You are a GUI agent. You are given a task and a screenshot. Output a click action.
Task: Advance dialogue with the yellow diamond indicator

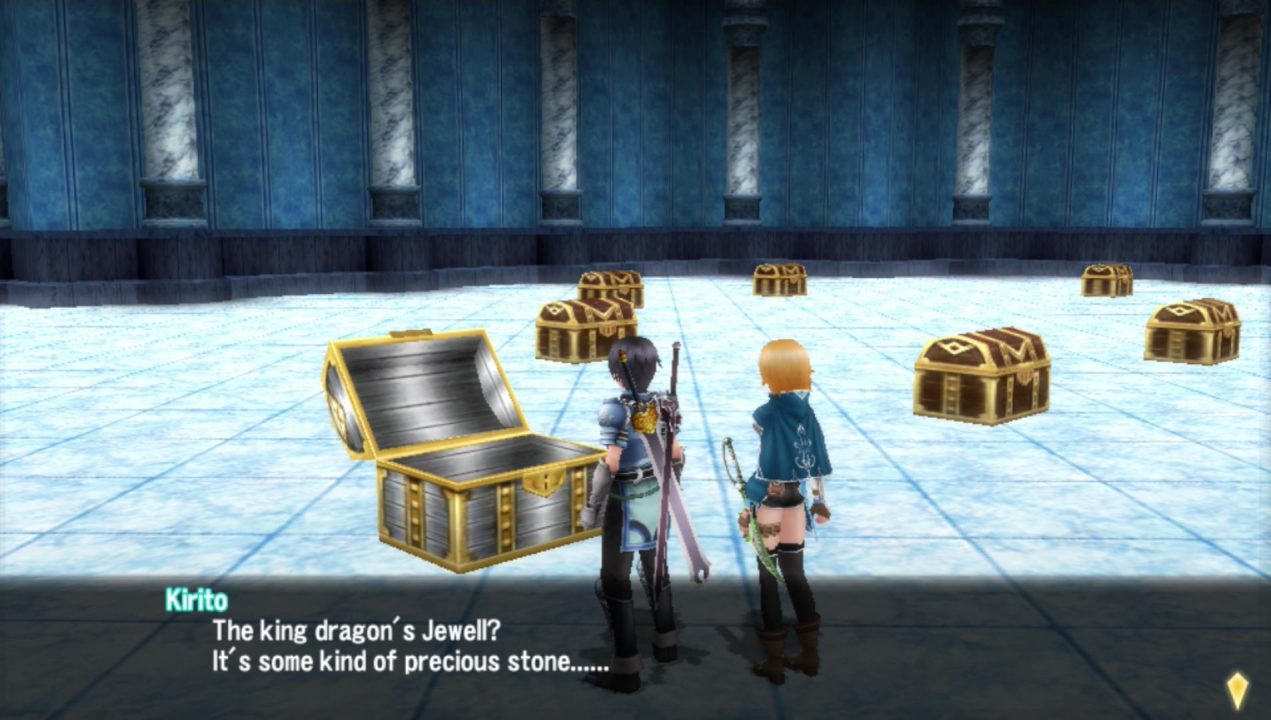pos(1237,689)
